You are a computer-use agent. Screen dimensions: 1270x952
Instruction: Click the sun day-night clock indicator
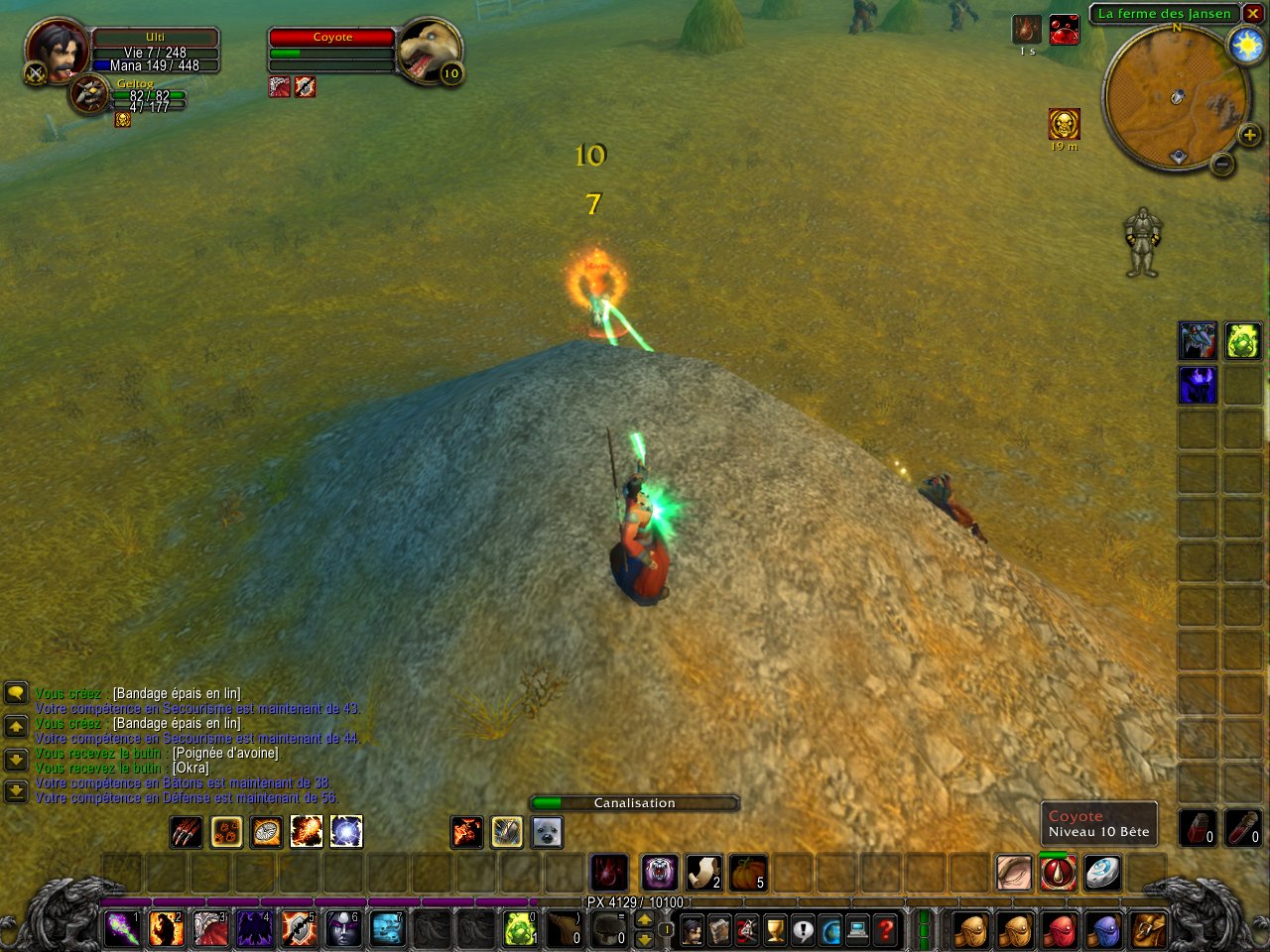1244,46
